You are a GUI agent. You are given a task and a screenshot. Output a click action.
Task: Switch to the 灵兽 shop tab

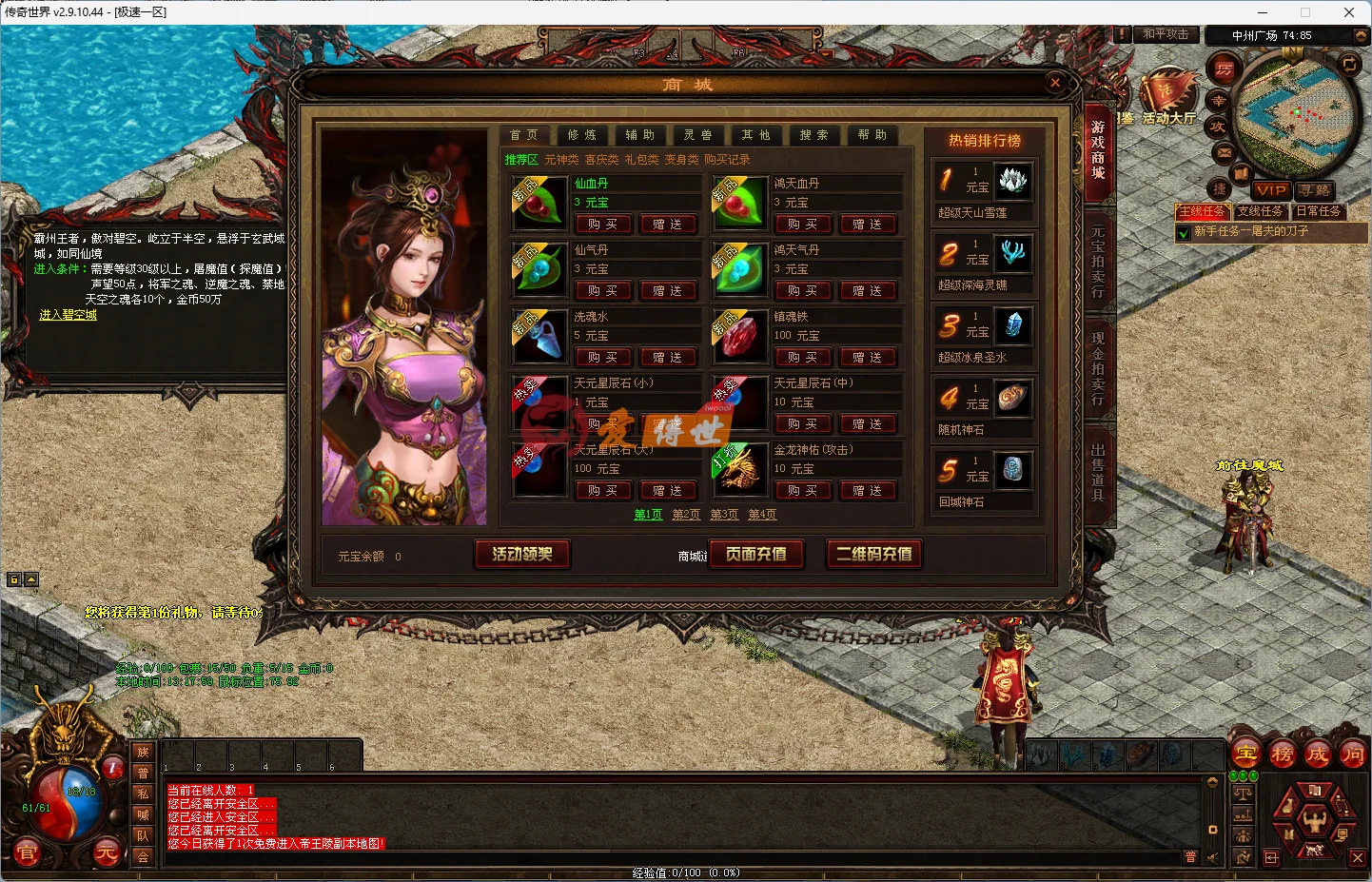tap(698, 134)
